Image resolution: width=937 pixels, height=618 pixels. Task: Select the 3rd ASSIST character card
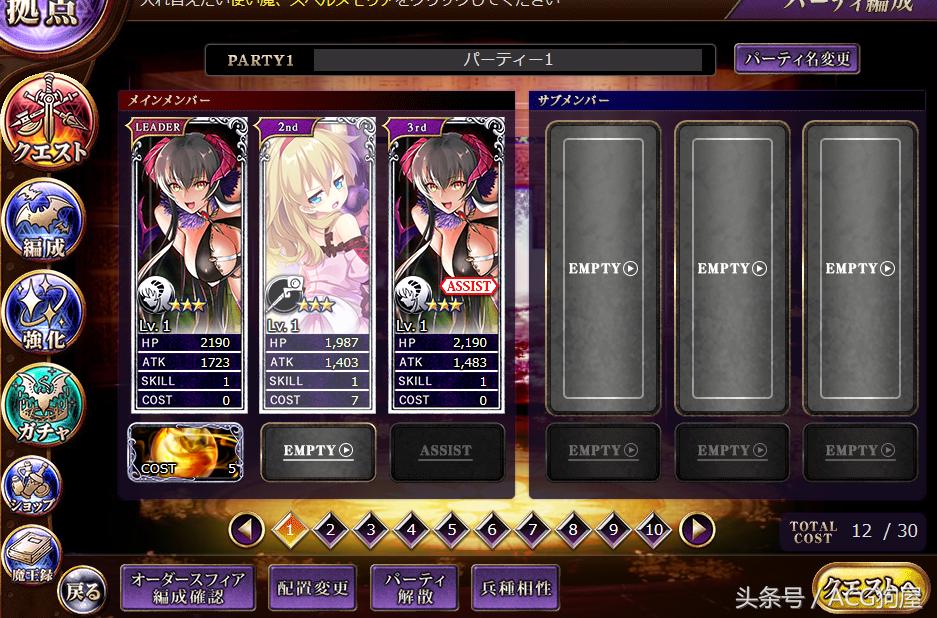pyautogui.click(x=445, y=264)
